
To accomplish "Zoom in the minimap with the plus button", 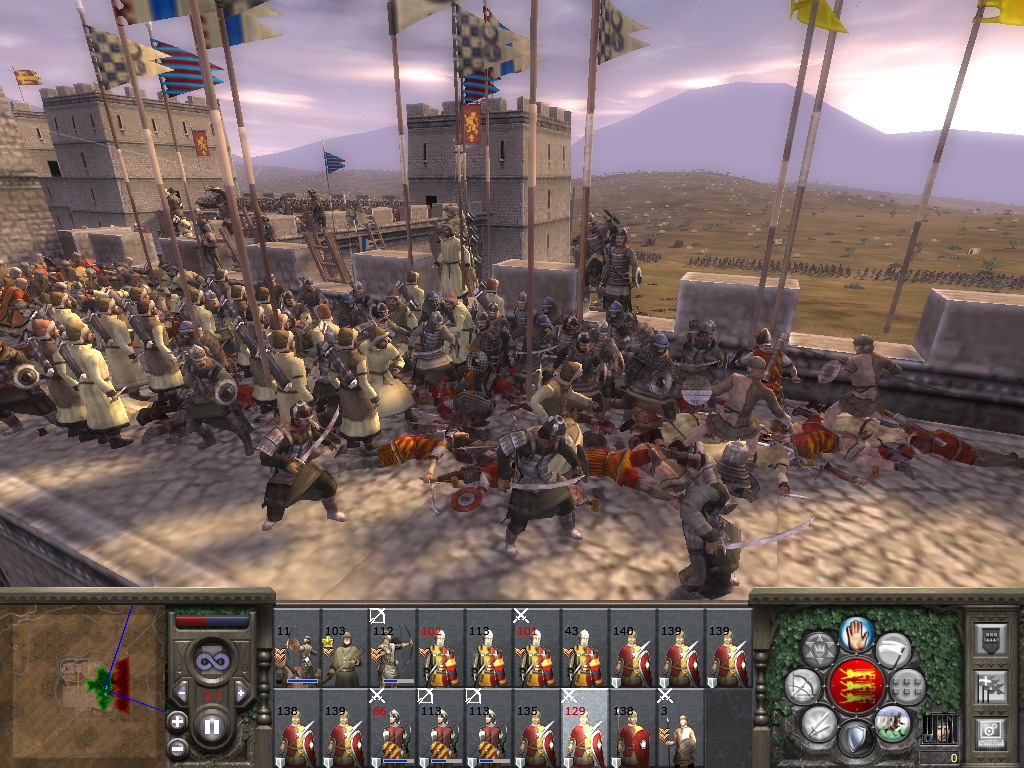I will [176, 720].
